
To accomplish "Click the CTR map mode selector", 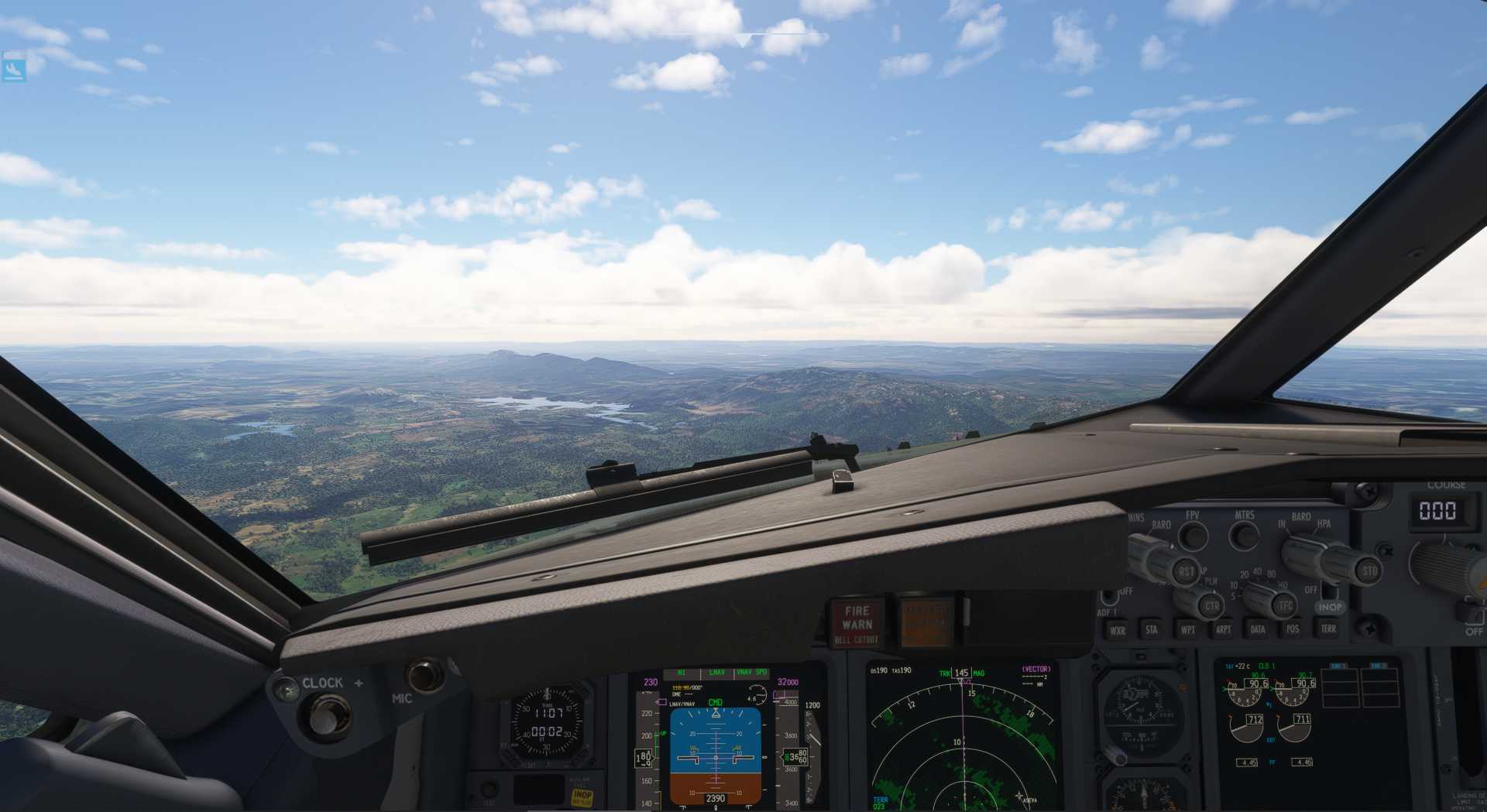I will coord(1211,606).
